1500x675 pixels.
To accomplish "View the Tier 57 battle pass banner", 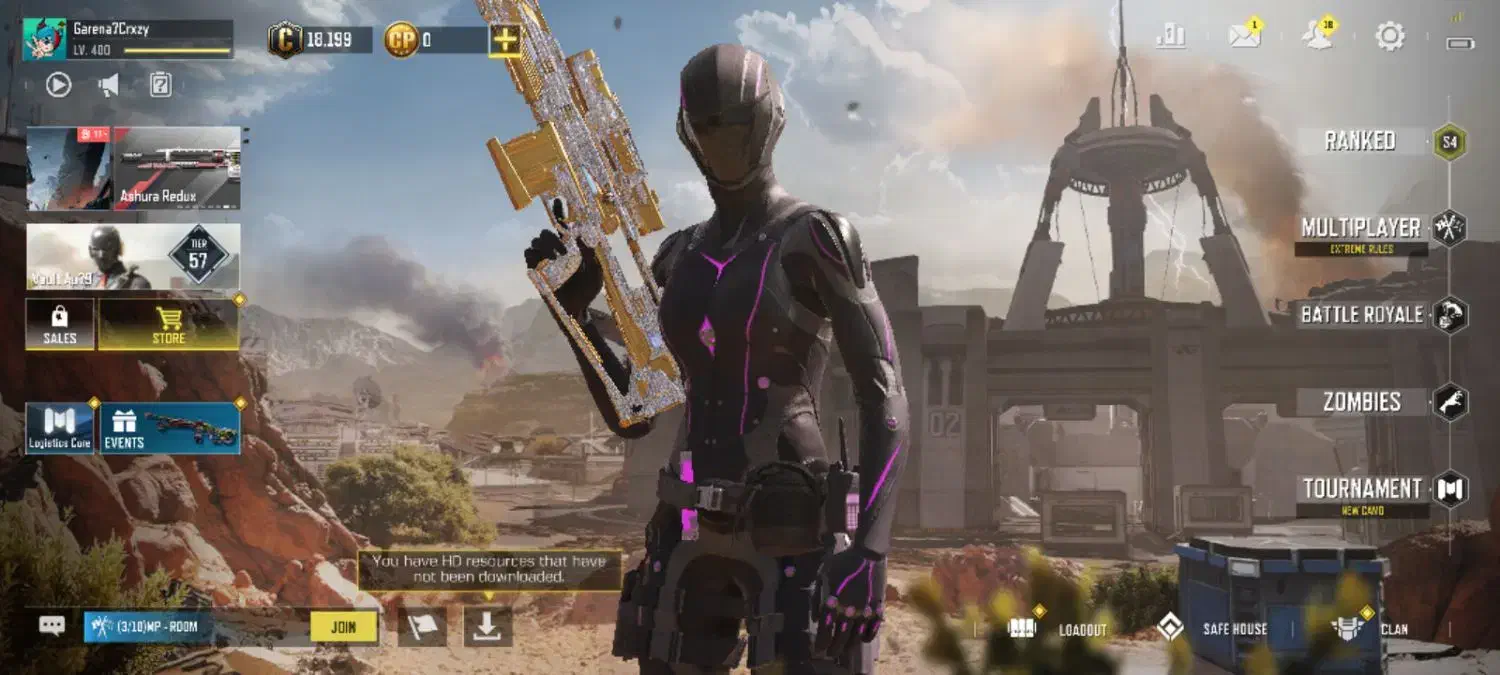I will click(133, 257).
